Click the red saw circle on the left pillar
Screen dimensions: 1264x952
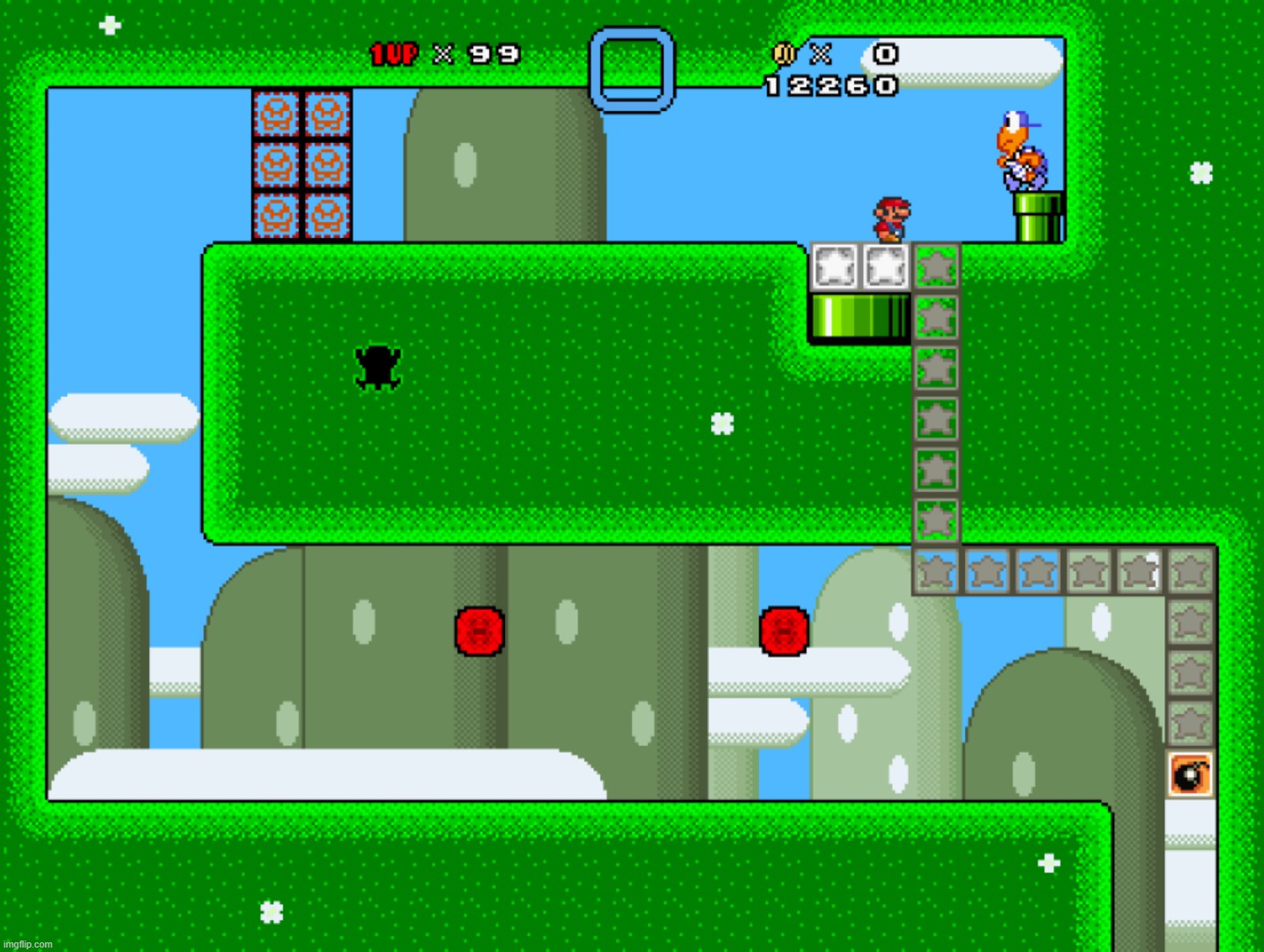(x=479, y=631)
